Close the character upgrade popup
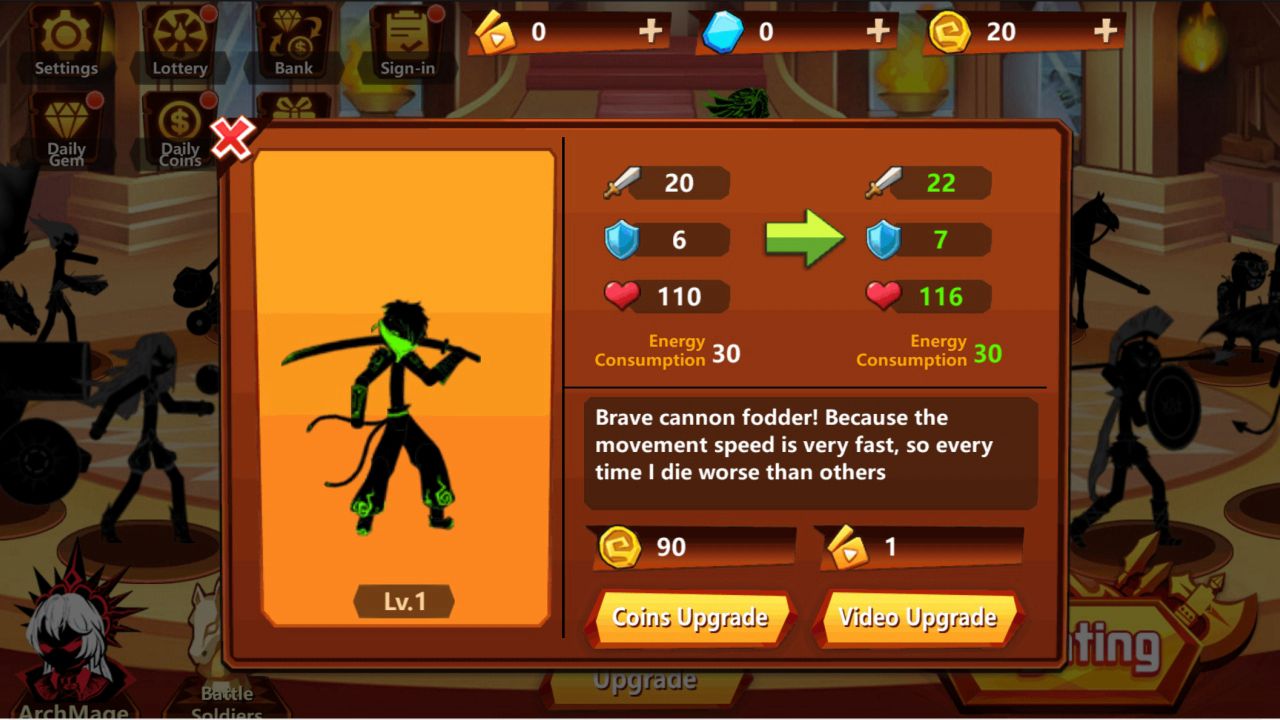This screenshot has height=720, width=1280. (233, 140)
